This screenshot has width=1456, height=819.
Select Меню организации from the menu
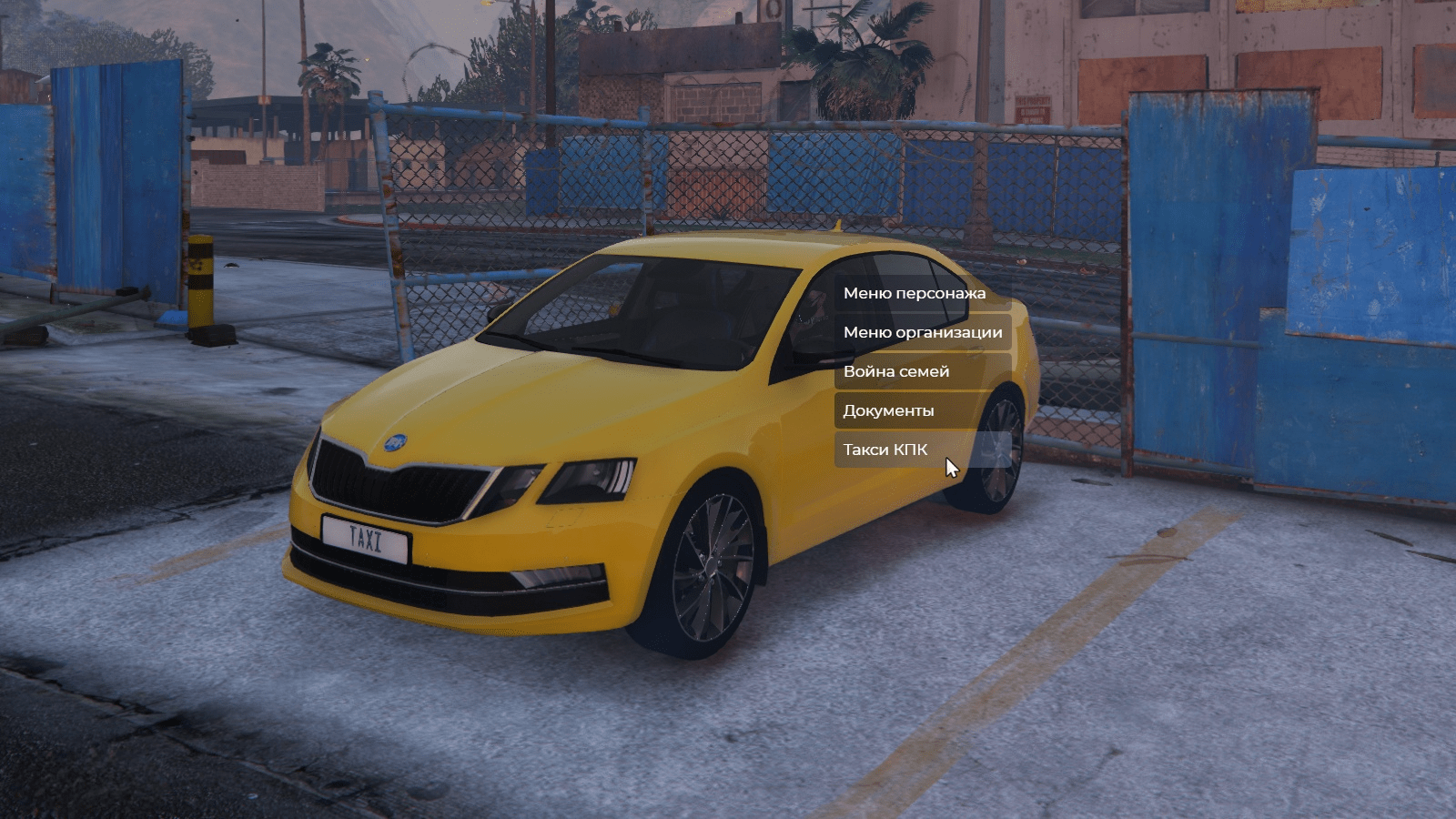pos(922,332)
